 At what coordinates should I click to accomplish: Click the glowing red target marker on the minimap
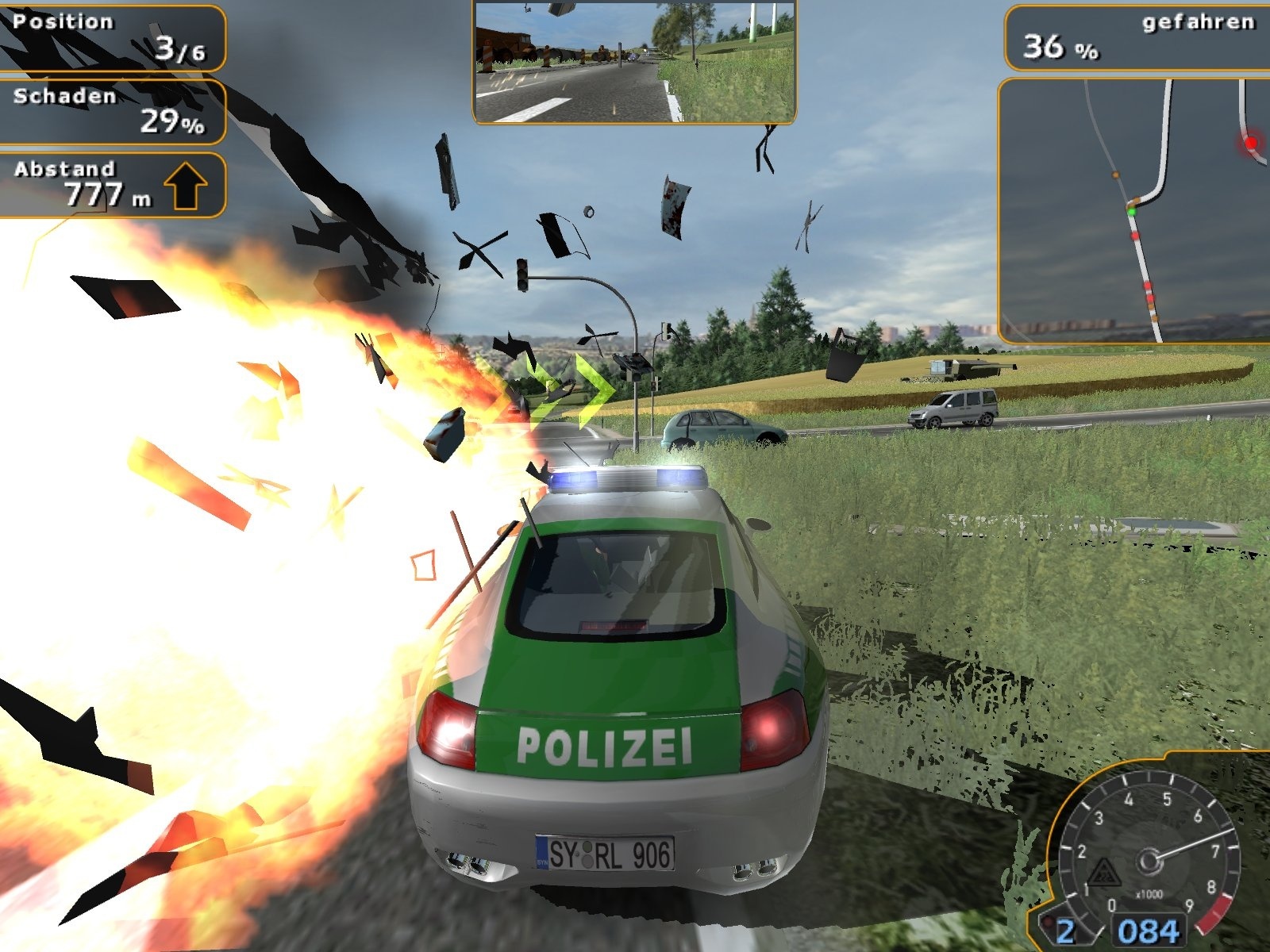tap(1251, 142)
